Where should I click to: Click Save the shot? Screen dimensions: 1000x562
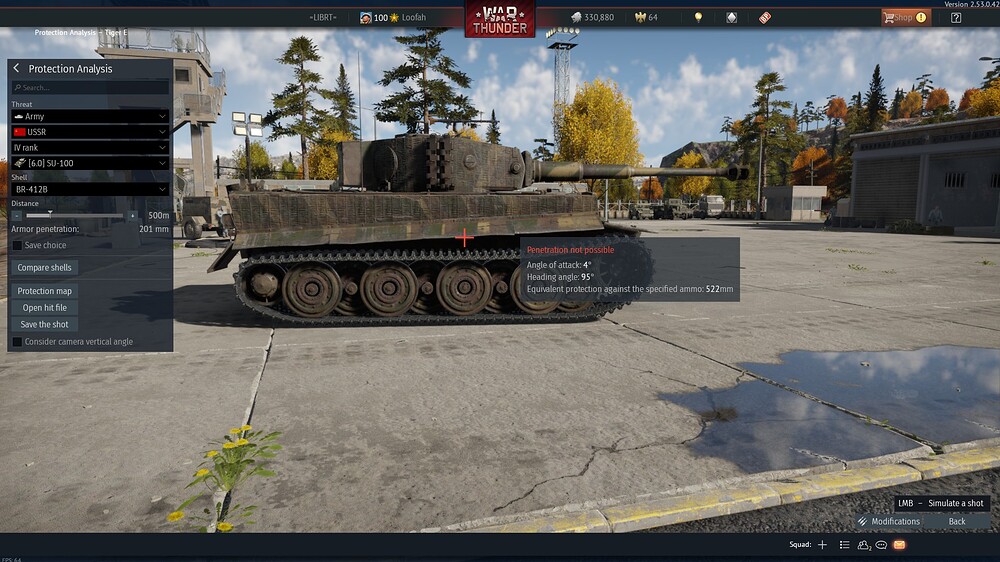pyautogui.click(x=45, y=324)
